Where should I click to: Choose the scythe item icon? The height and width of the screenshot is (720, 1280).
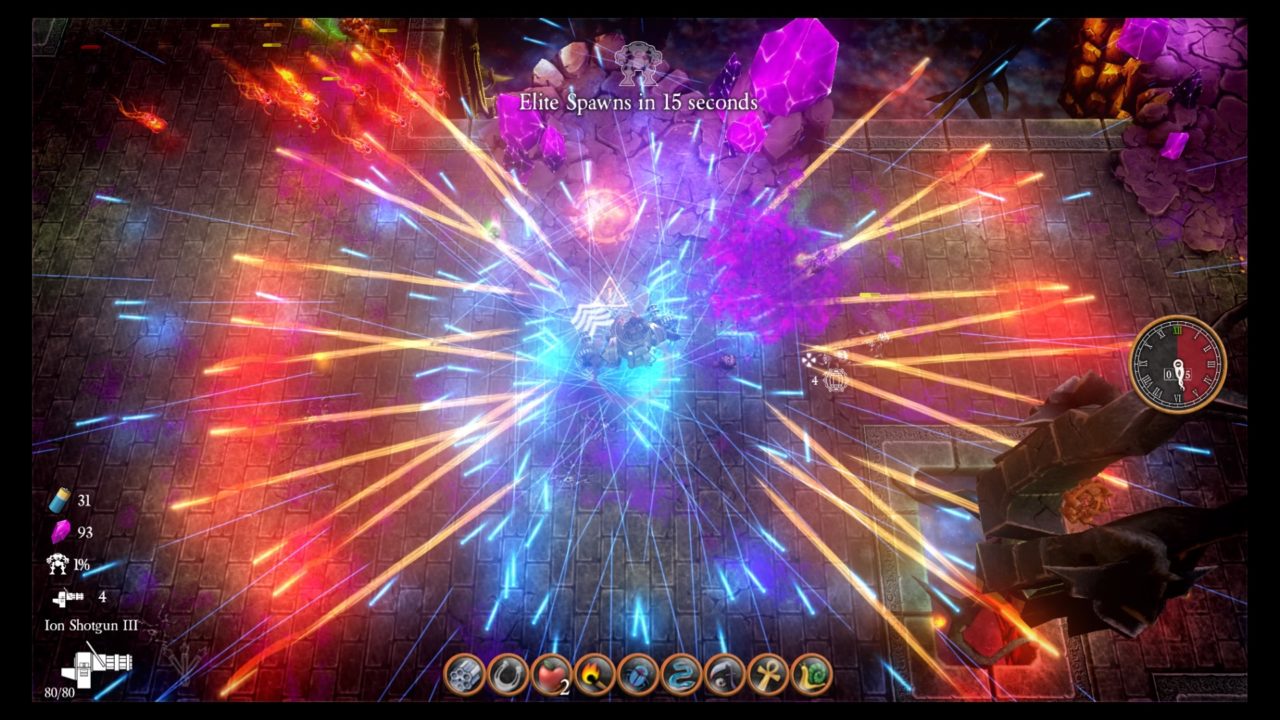coord(725,675)
